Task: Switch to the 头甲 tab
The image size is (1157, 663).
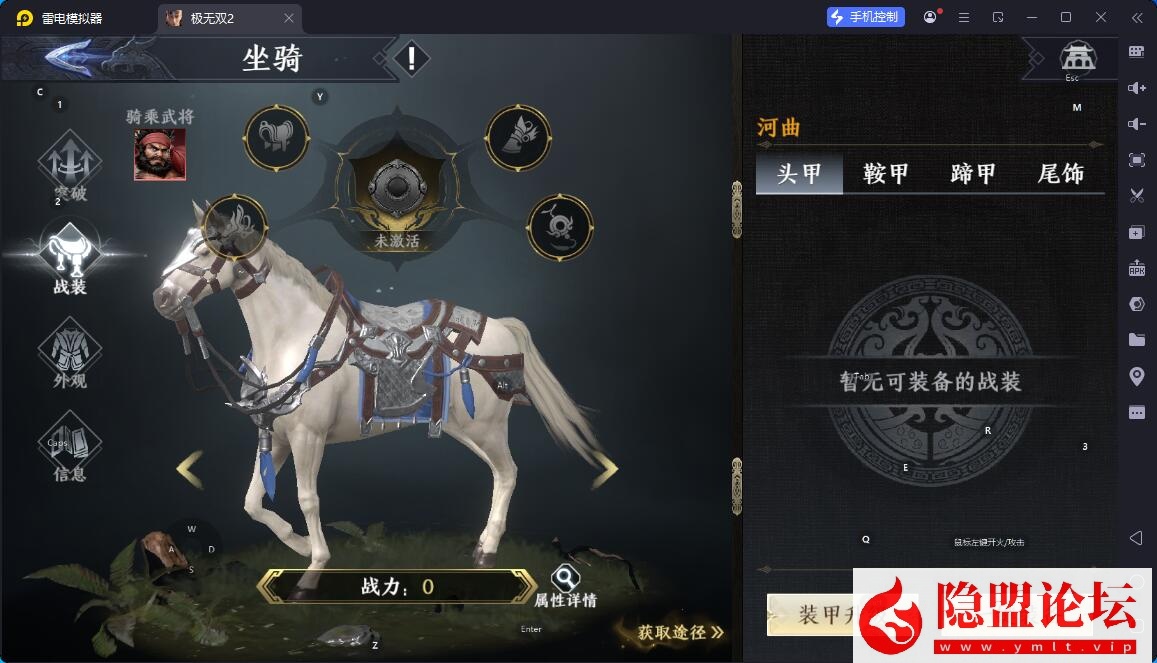Action: pos(799,173)
